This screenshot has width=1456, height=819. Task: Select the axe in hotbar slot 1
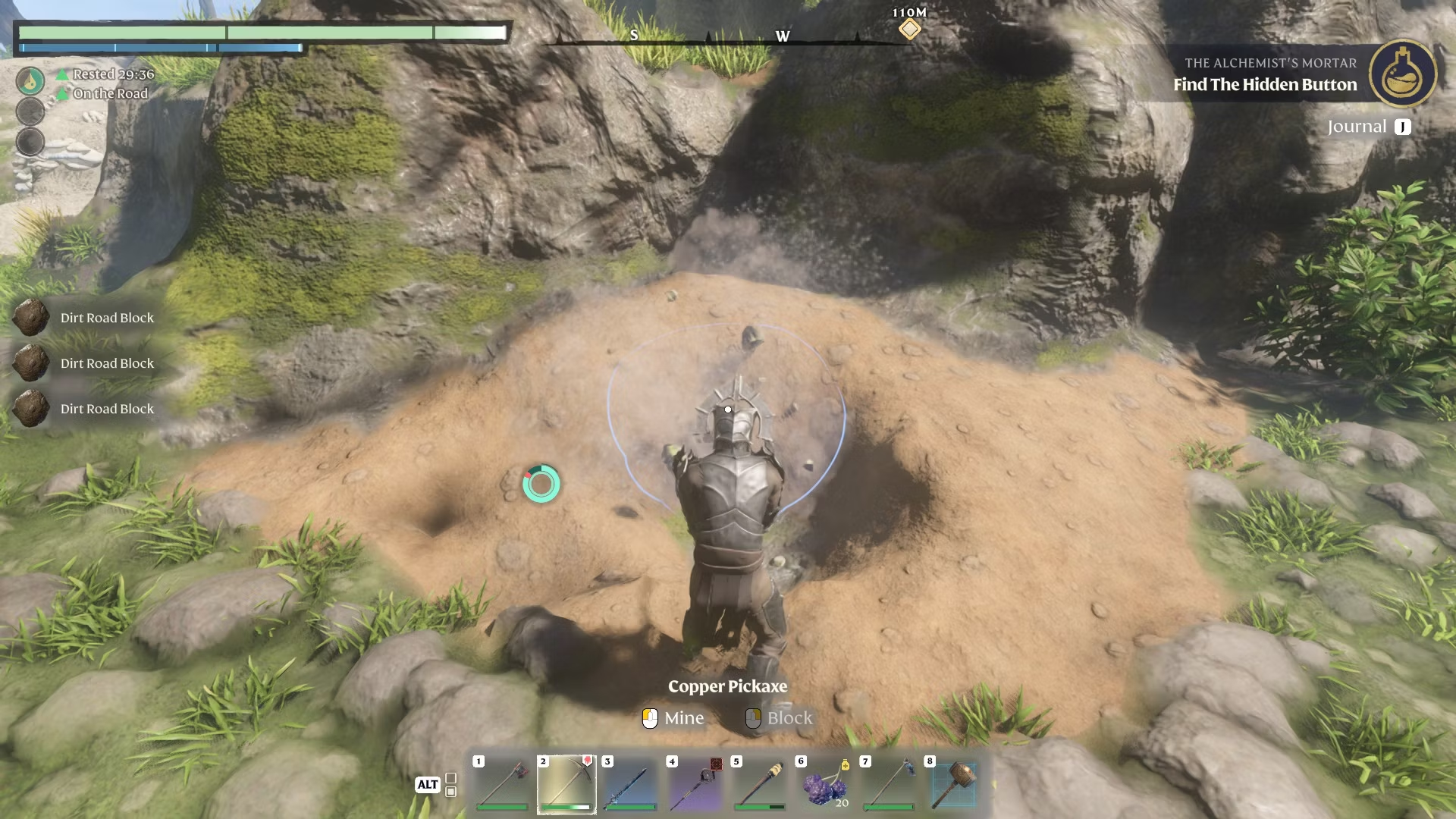[x=501, y=783]
